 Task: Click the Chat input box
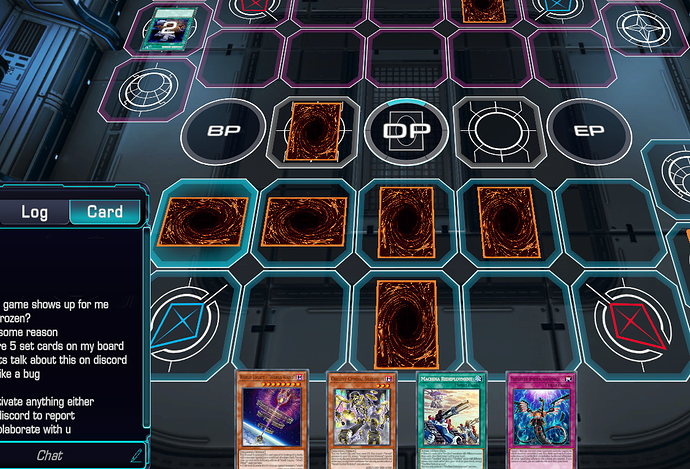[x=60, y=455]
